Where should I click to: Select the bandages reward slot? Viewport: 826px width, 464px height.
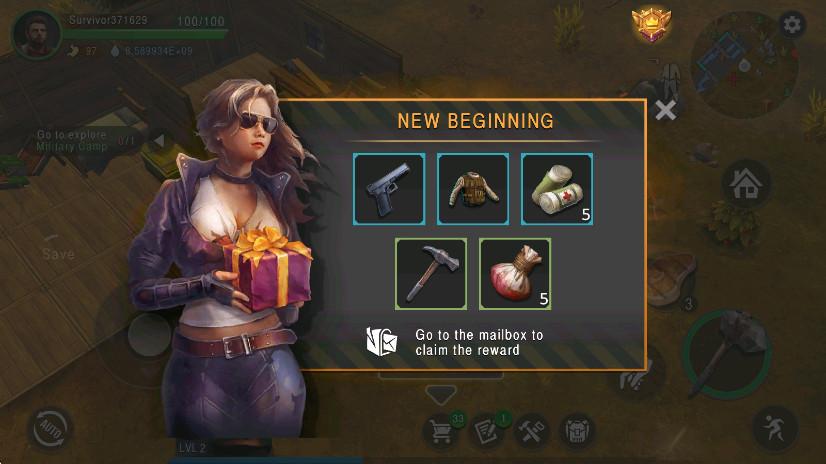pyautogui.click(x=557, y=188)
